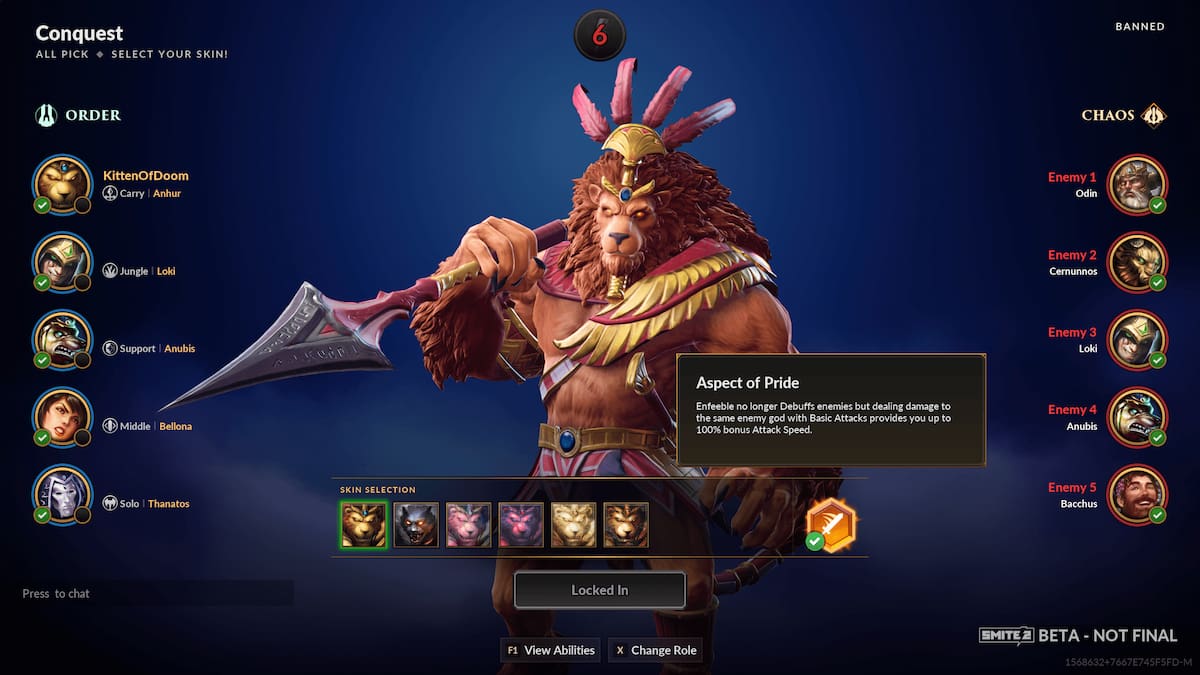Choose the light pink Anhur skin

click(x=468, y=525)
